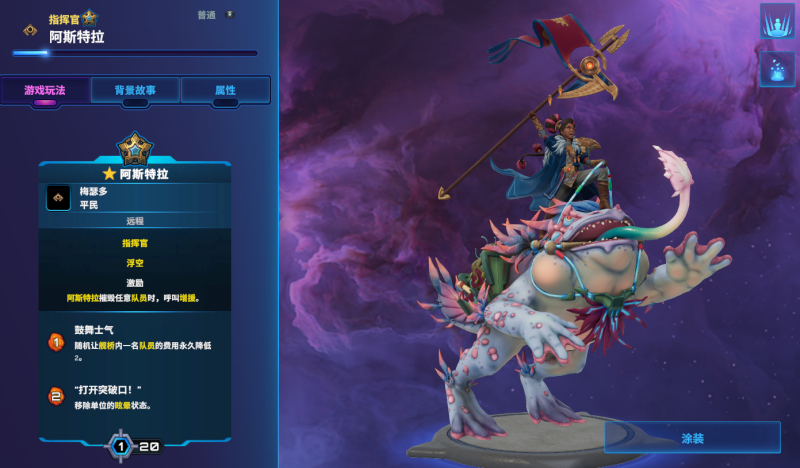Screen dimensions: 800x468
Task: Open the 背景故事 tab
Action: pyautogui.click(x=135, y=90)
